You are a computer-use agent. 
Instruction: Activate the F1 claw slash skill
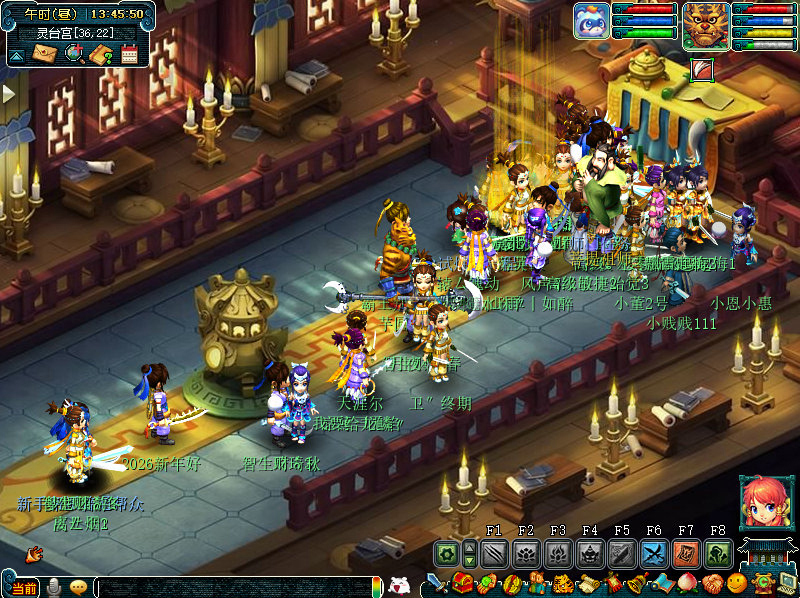(494, 553)
